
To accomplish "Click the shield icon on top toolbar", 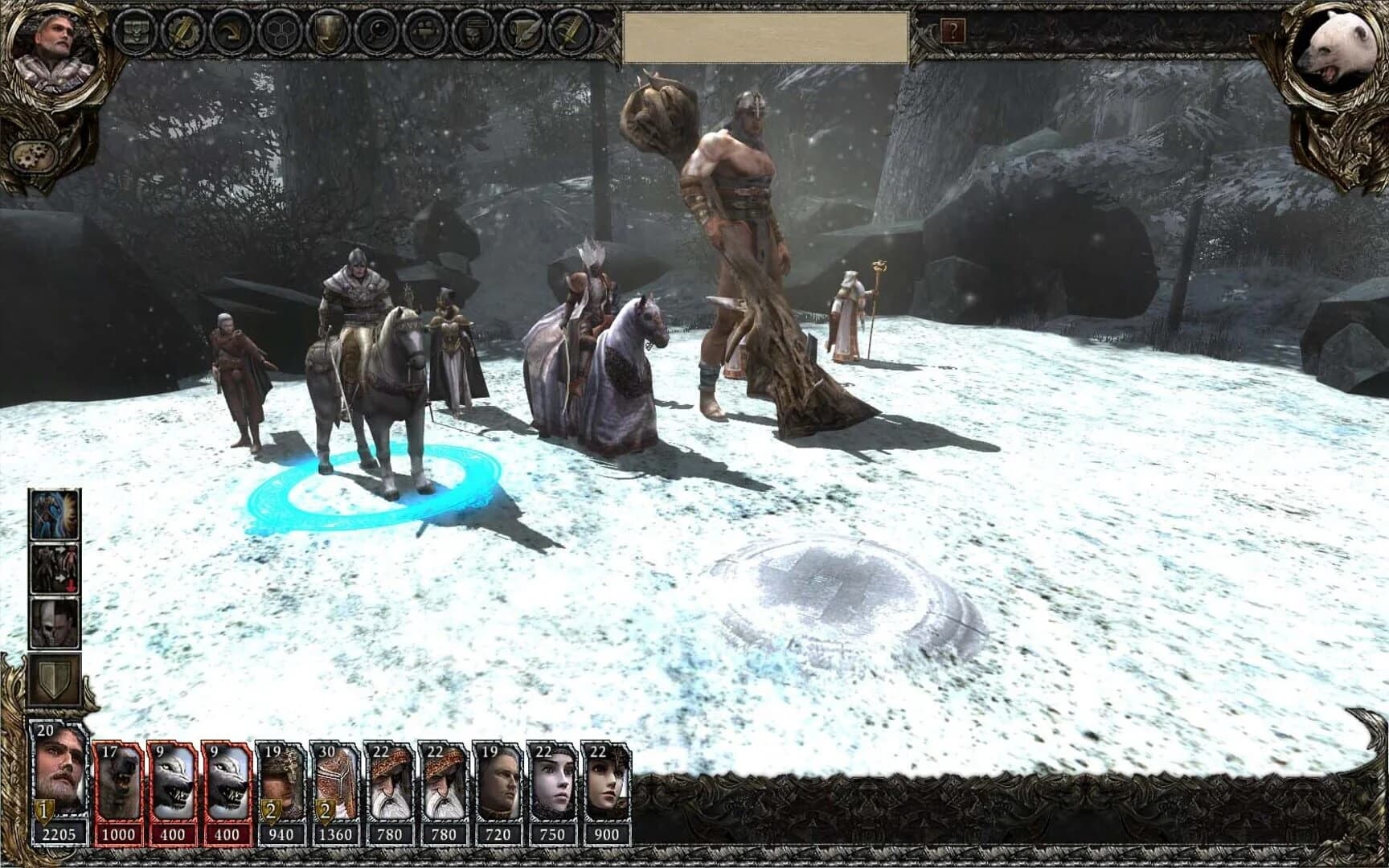I will (x=326, y=33).
